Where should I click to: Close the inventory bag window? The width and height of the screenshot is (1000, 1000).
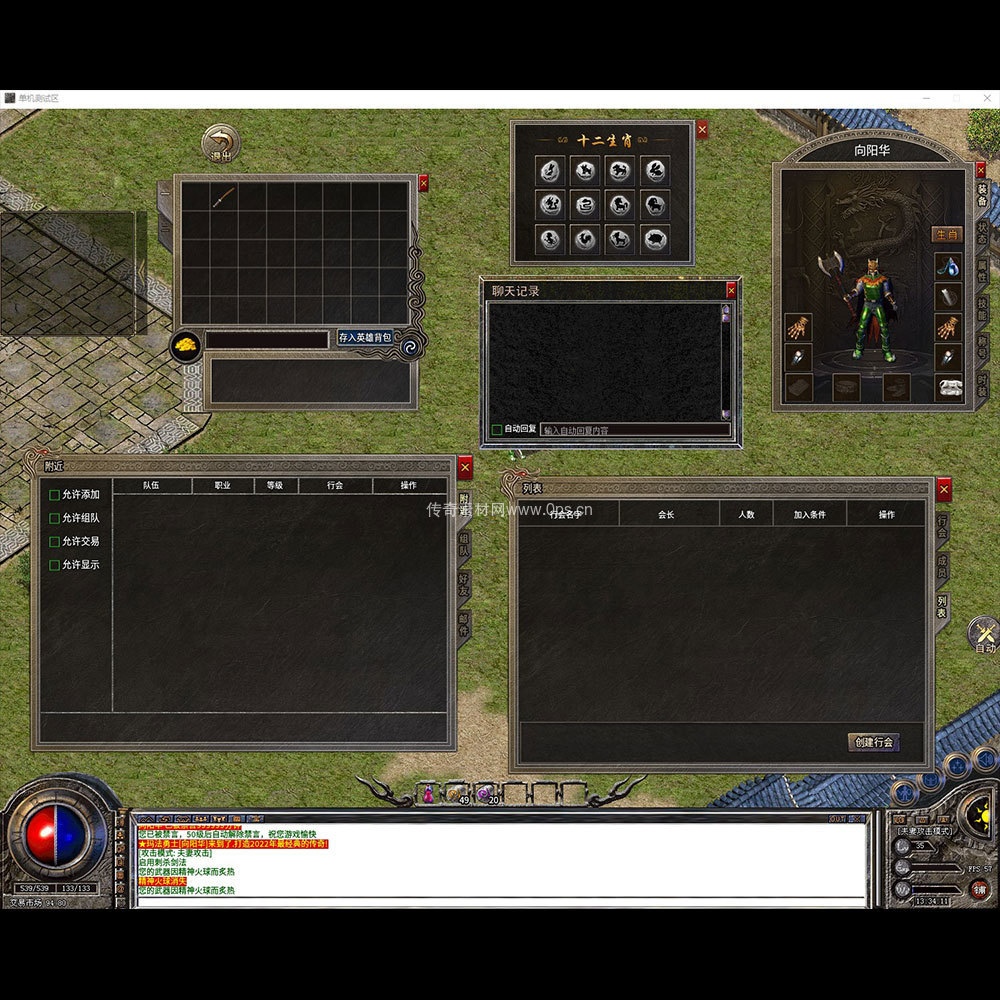423,183
